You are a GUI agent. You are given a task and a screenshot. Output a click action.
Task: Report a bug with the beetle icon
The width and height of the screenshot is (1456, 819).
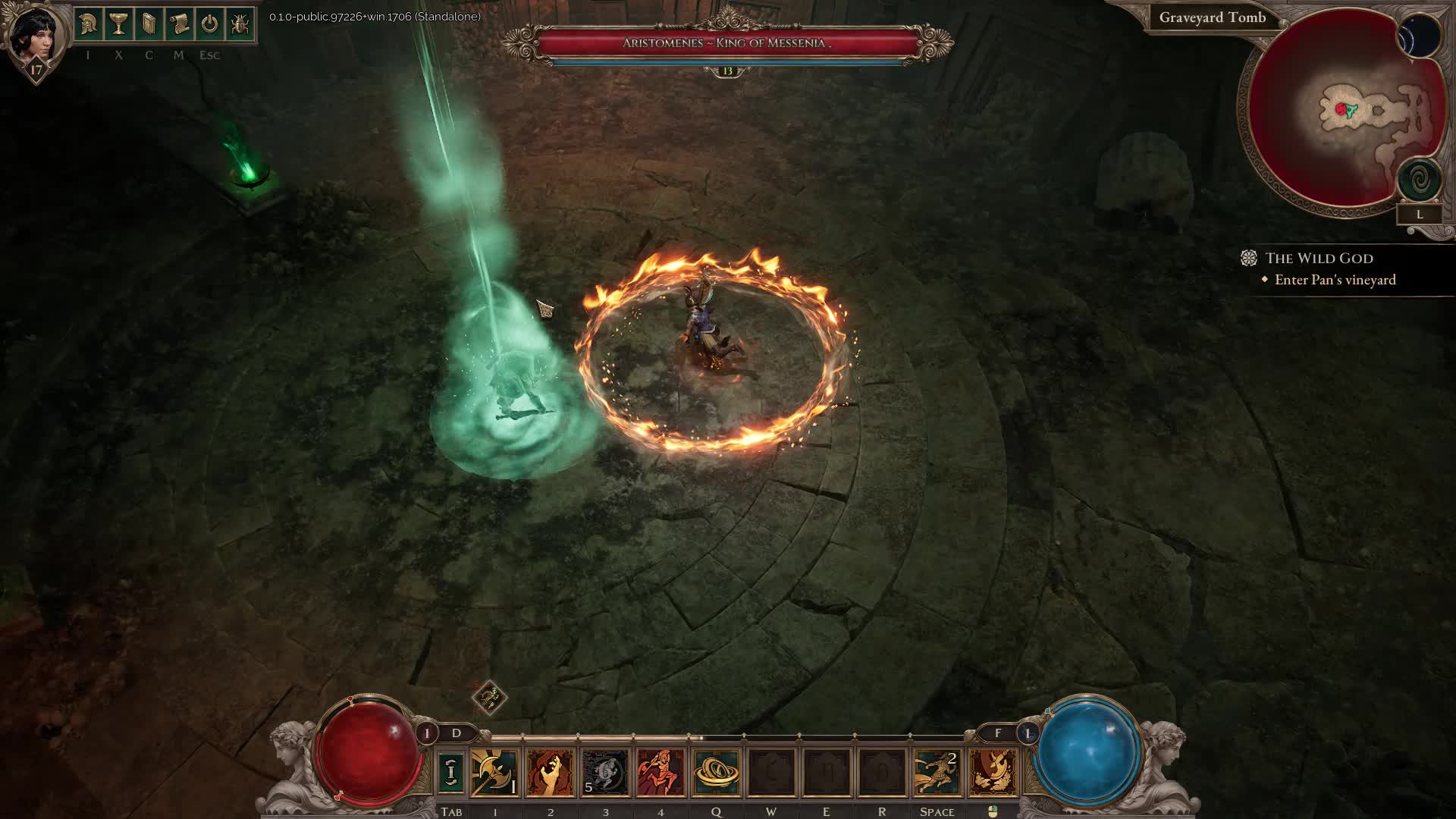pos(240,25)
